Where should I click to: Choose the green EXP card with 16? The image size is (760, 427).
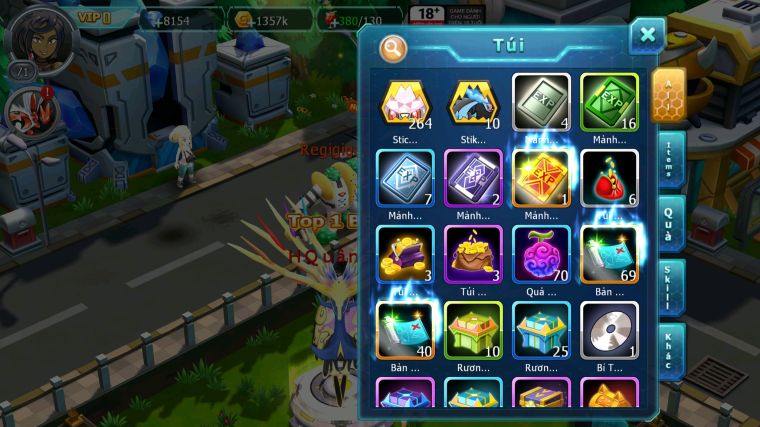coord(609,101)
